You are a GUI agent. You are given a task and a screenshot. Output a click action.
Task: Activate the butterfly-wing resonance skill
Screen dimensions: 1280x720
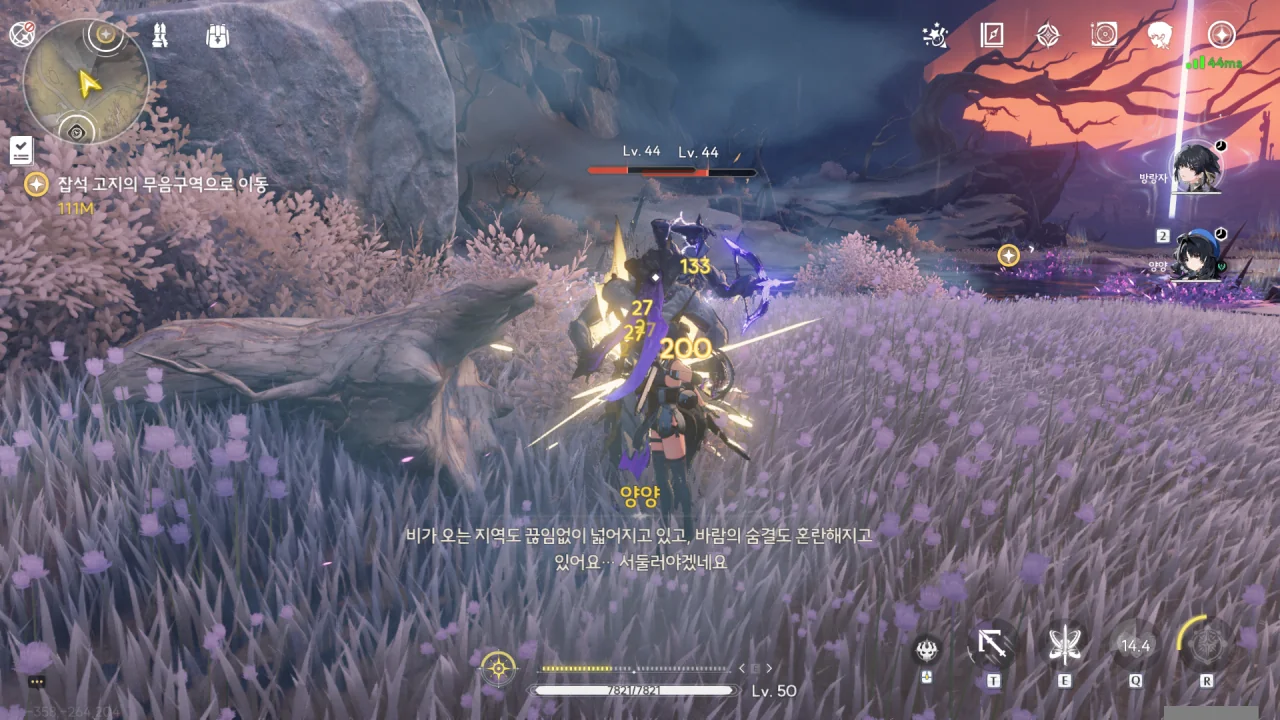1063,646
